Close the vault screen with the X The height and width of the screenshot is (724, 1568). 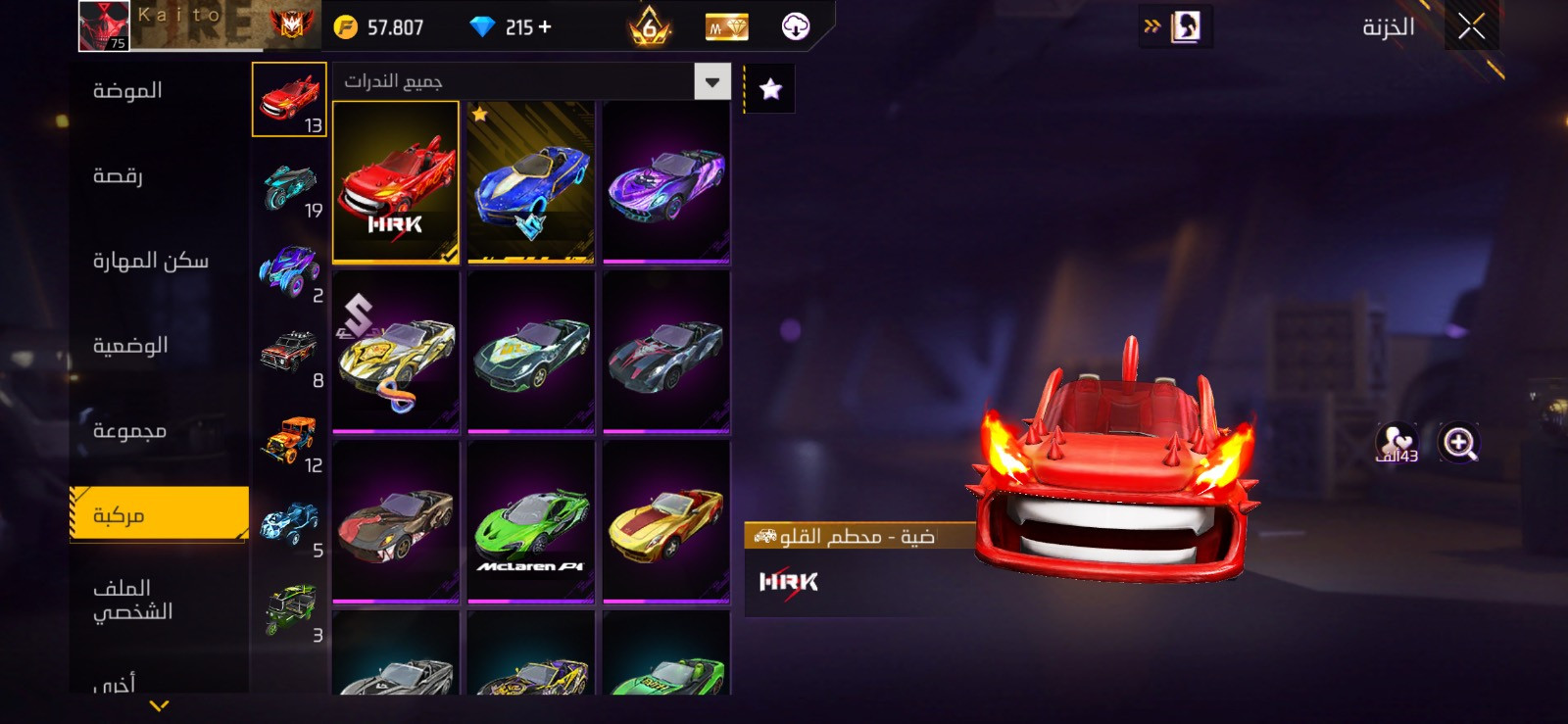(x=1471, y=26)
